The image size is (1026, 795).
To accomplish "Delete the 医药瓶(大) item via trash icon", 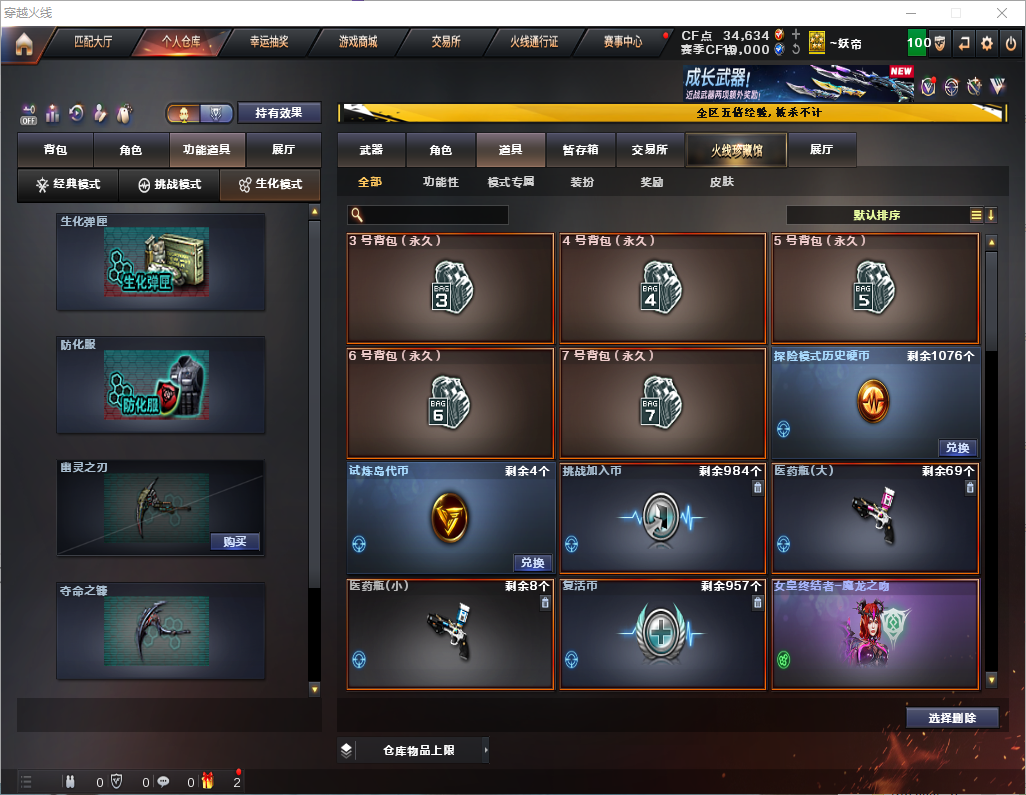I will [x=970, y=488].
